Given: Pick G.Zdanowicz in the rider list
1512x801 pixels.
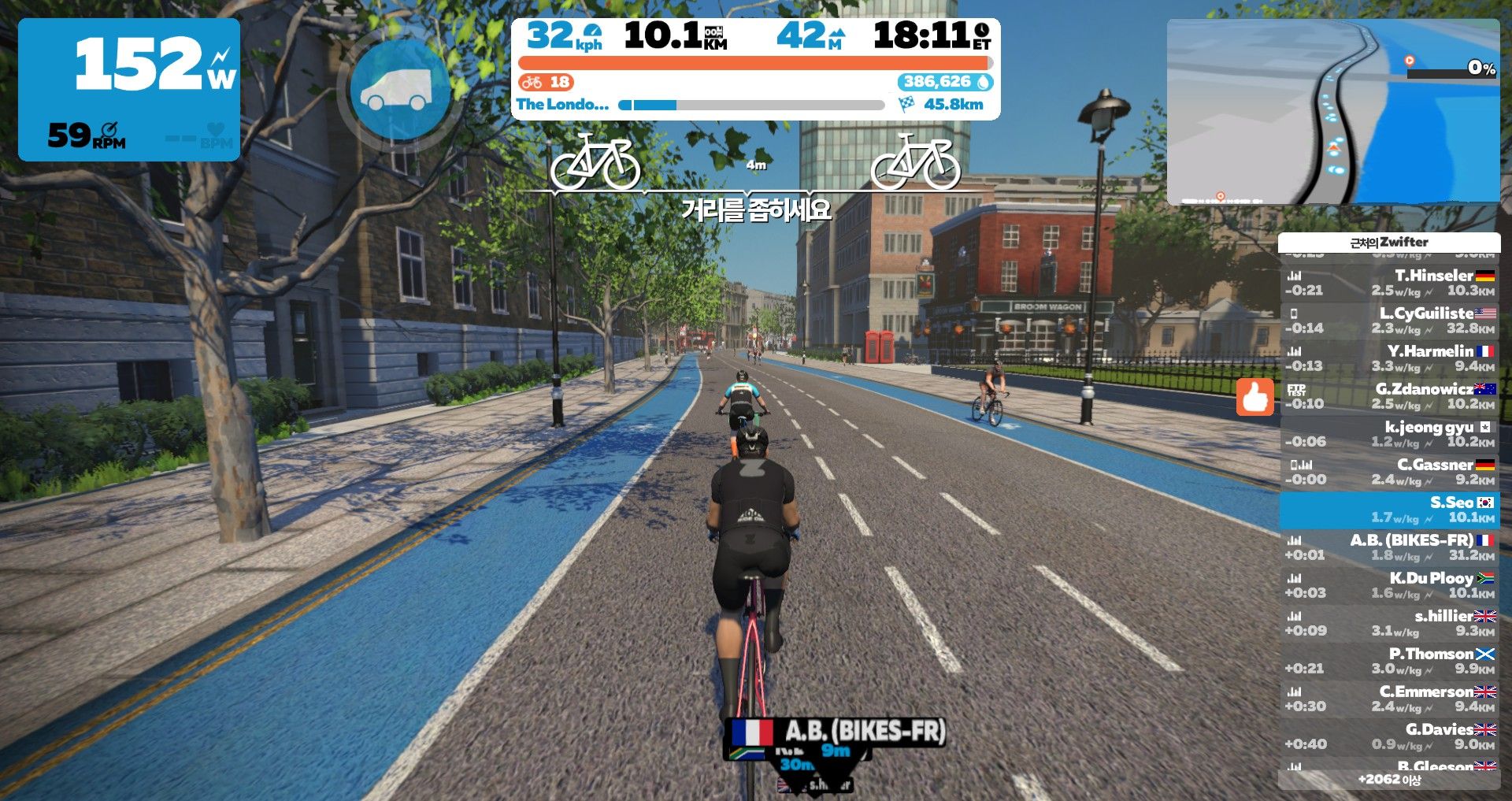Looking at the screenshot, I should [1389, 396].
